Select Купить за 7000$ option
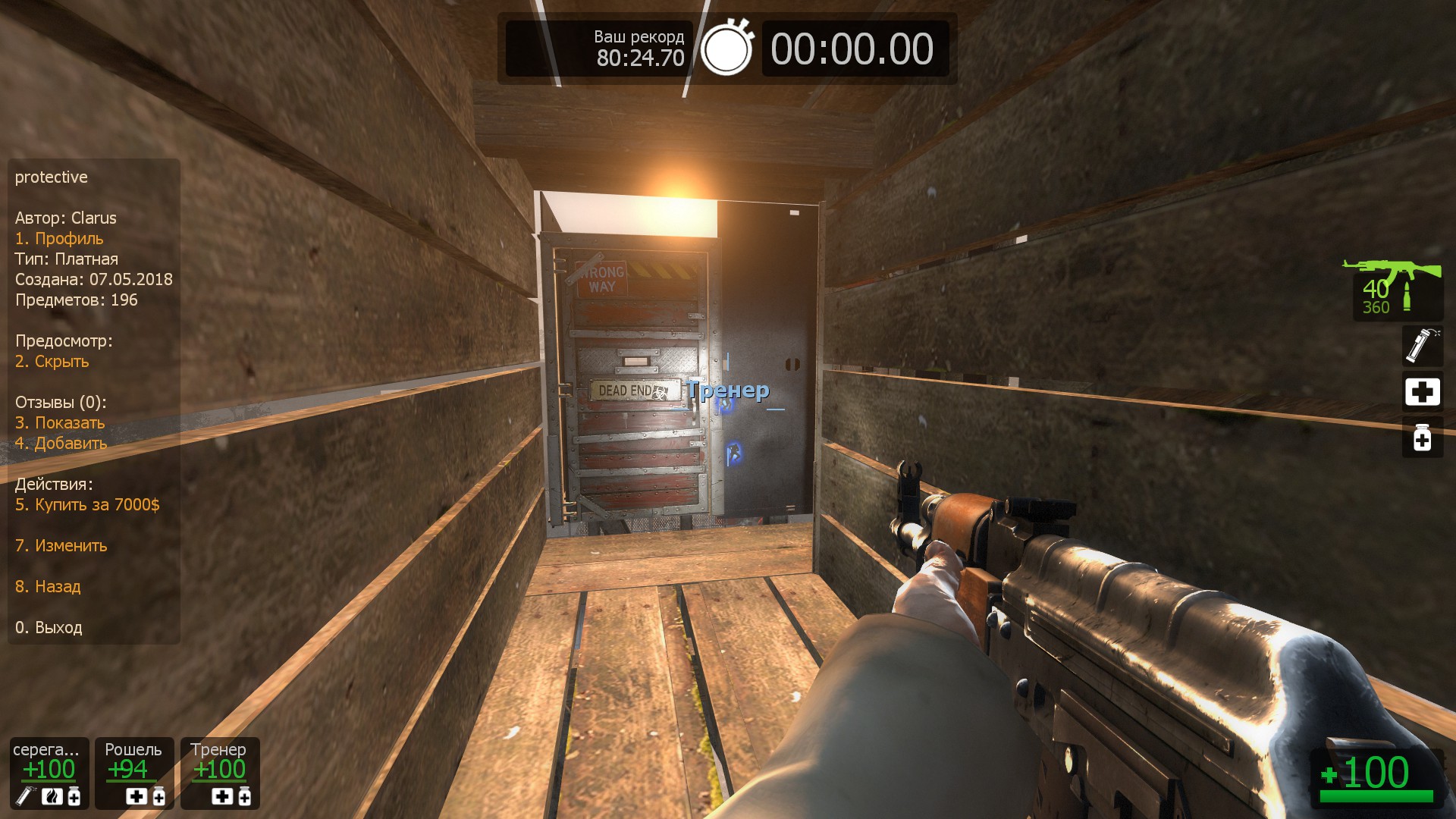 coord(87,505)
